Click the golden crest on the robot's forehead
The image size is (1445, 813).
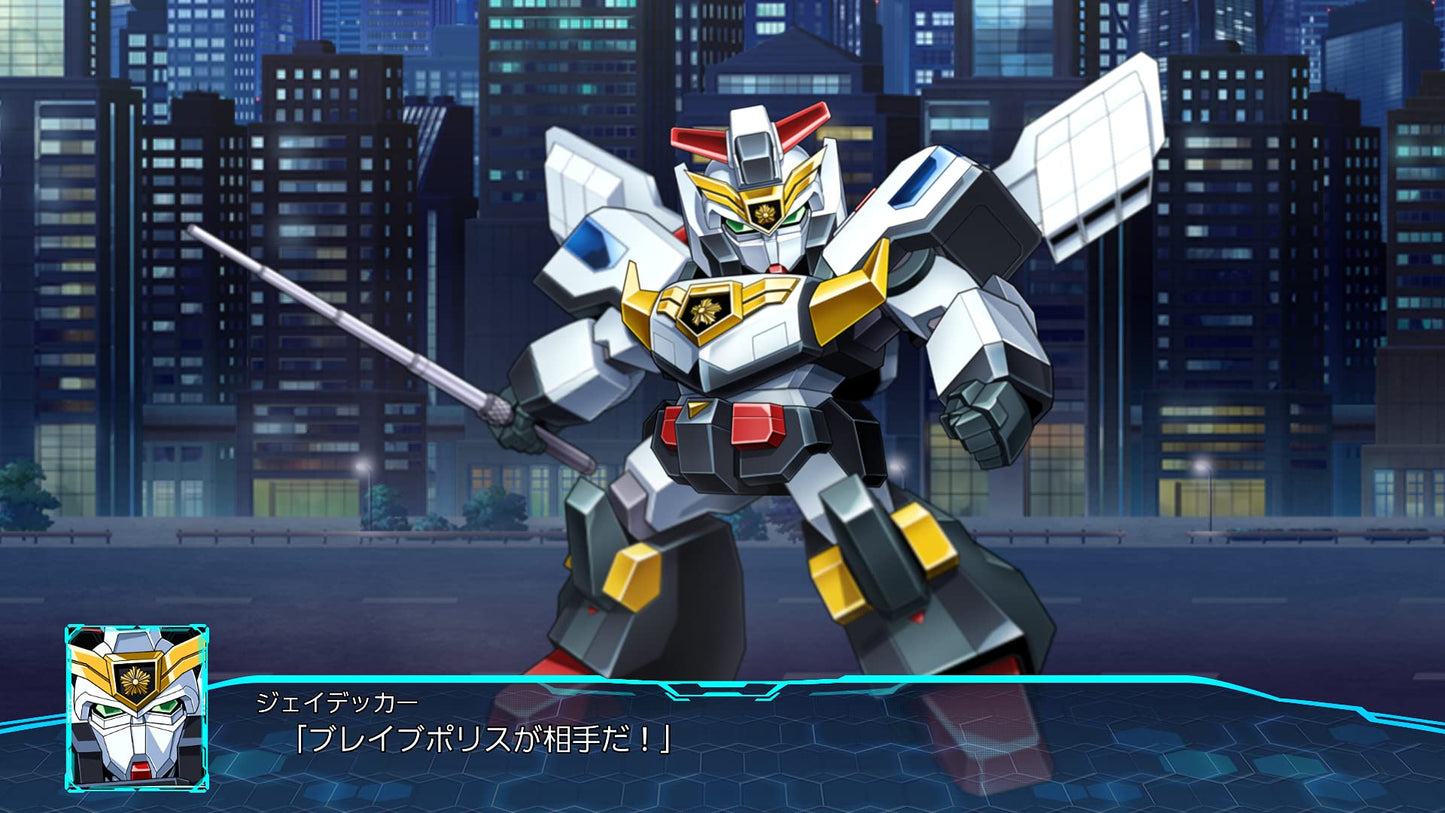pyautogui.click(x=765, y=212)
